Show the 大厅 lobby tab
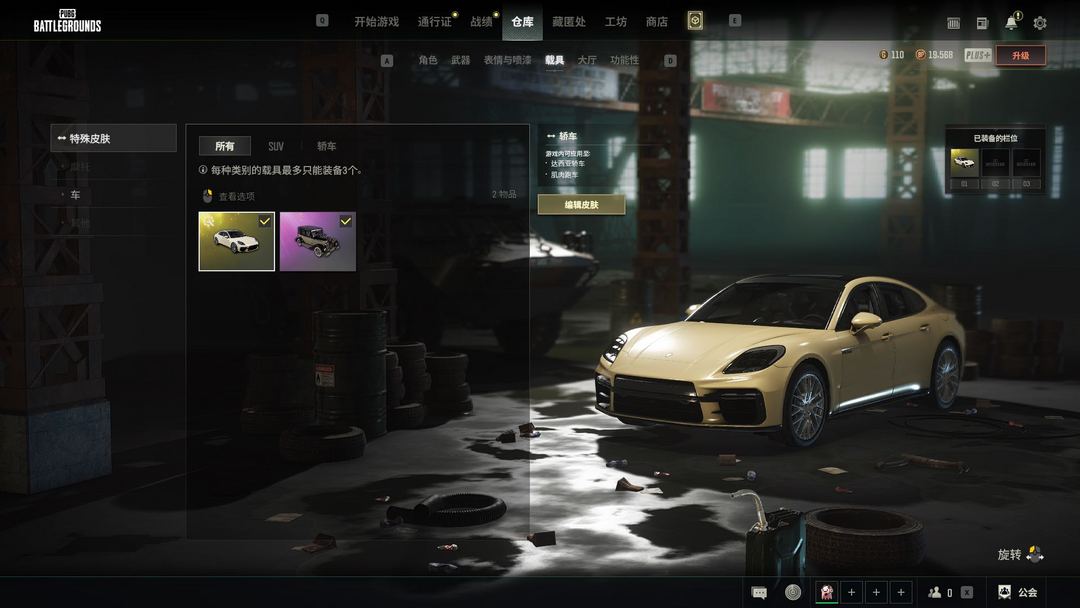Screen dimensions: 1080x608 (587, 61)
